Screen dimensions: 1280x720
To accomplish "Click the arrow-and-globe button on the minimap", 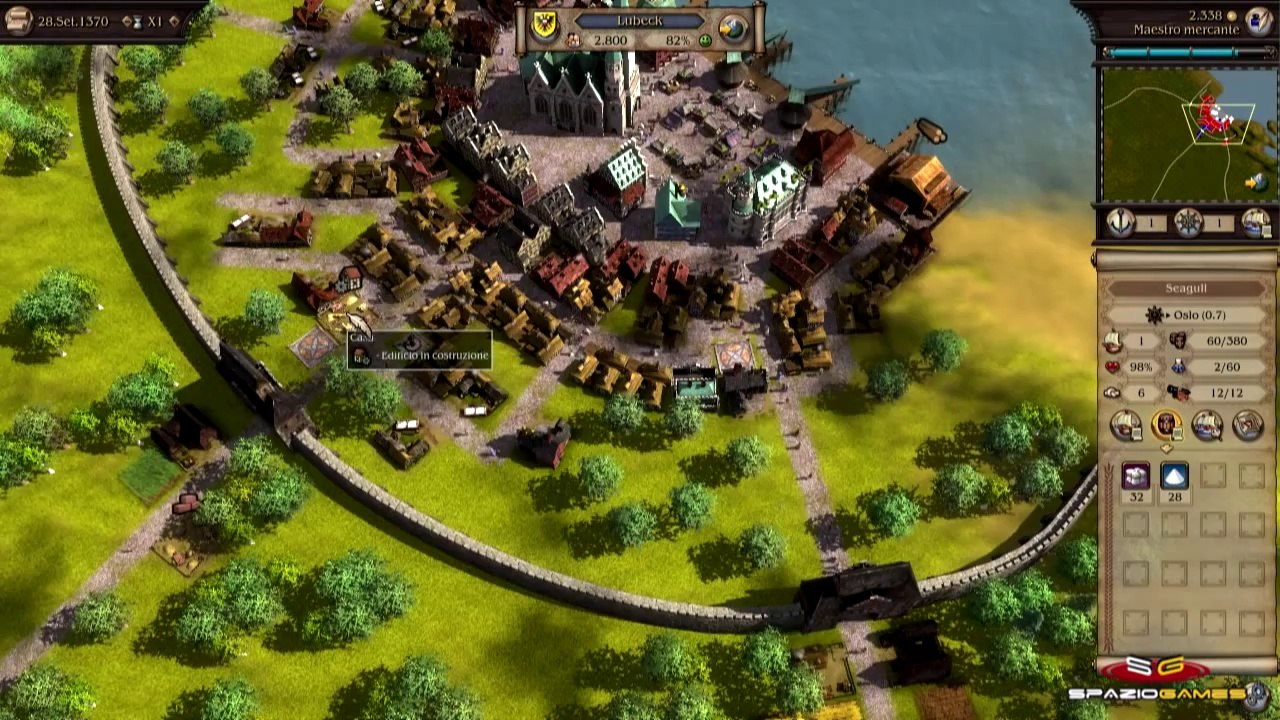I will point(1254,182).
